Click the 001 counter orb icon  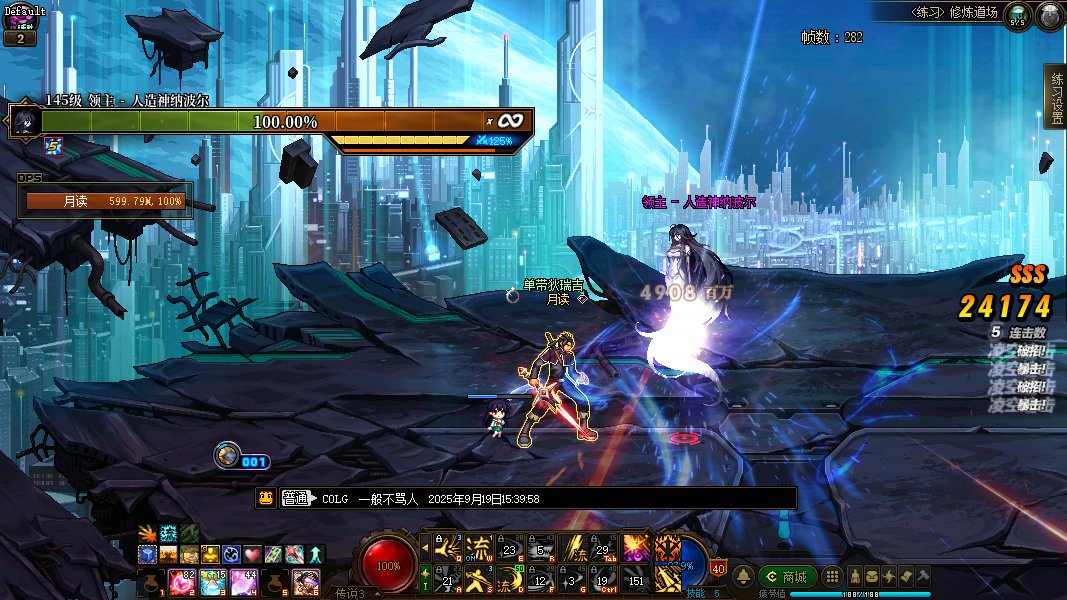click(x=227, y=455)
